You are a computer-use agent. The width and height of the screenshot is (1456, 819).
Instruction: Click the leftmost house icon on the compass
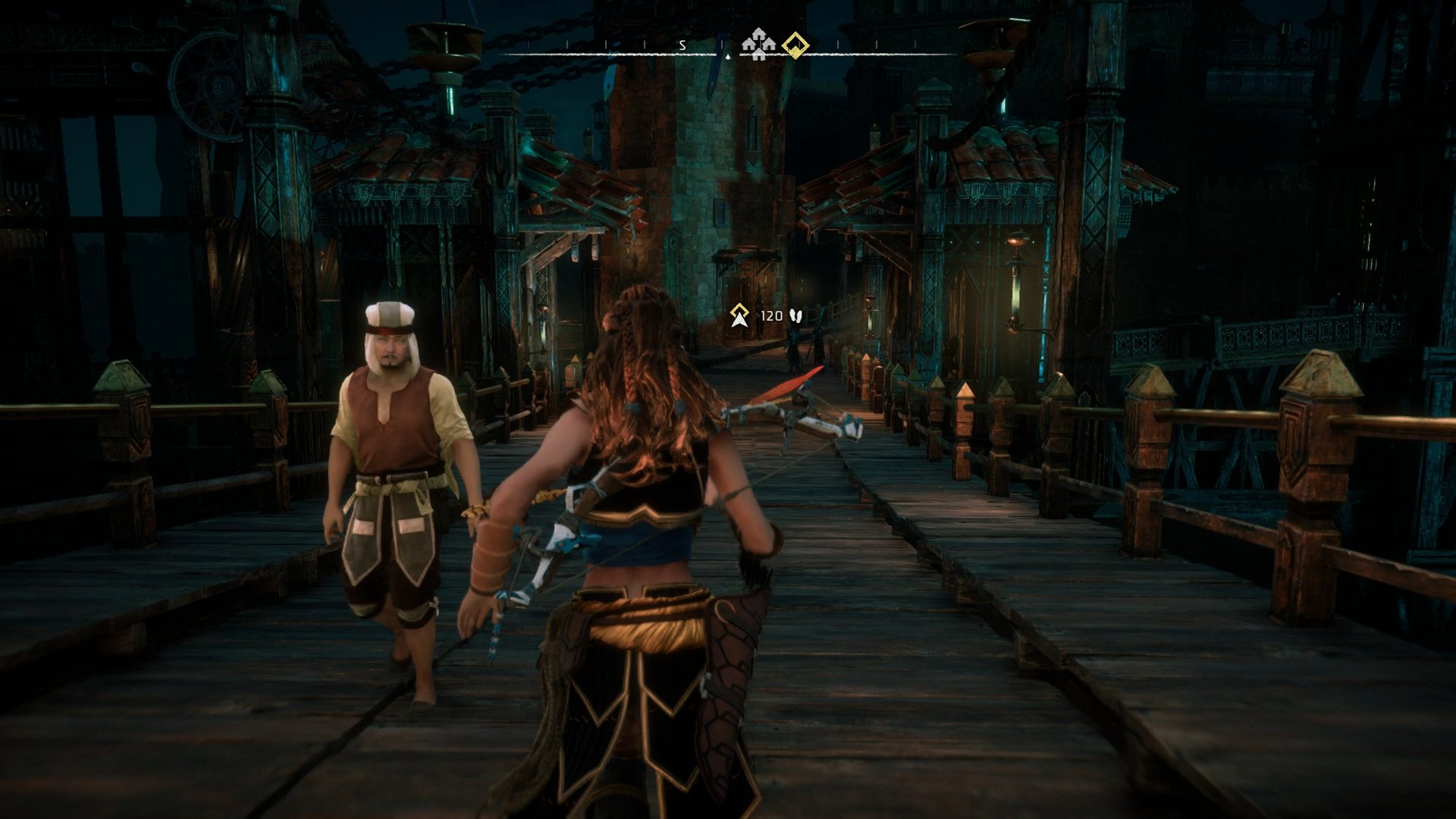748,45
